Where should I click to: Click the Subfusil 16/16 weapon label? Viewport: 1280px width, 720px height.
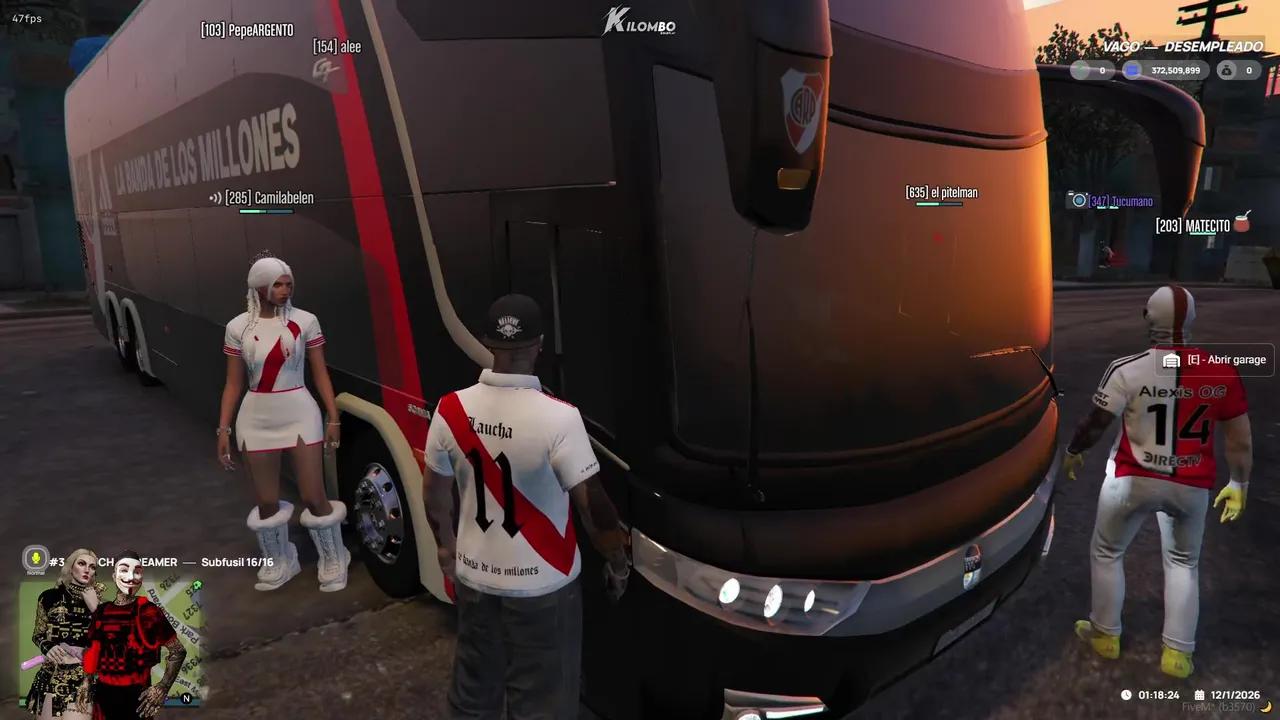point(237,560)
